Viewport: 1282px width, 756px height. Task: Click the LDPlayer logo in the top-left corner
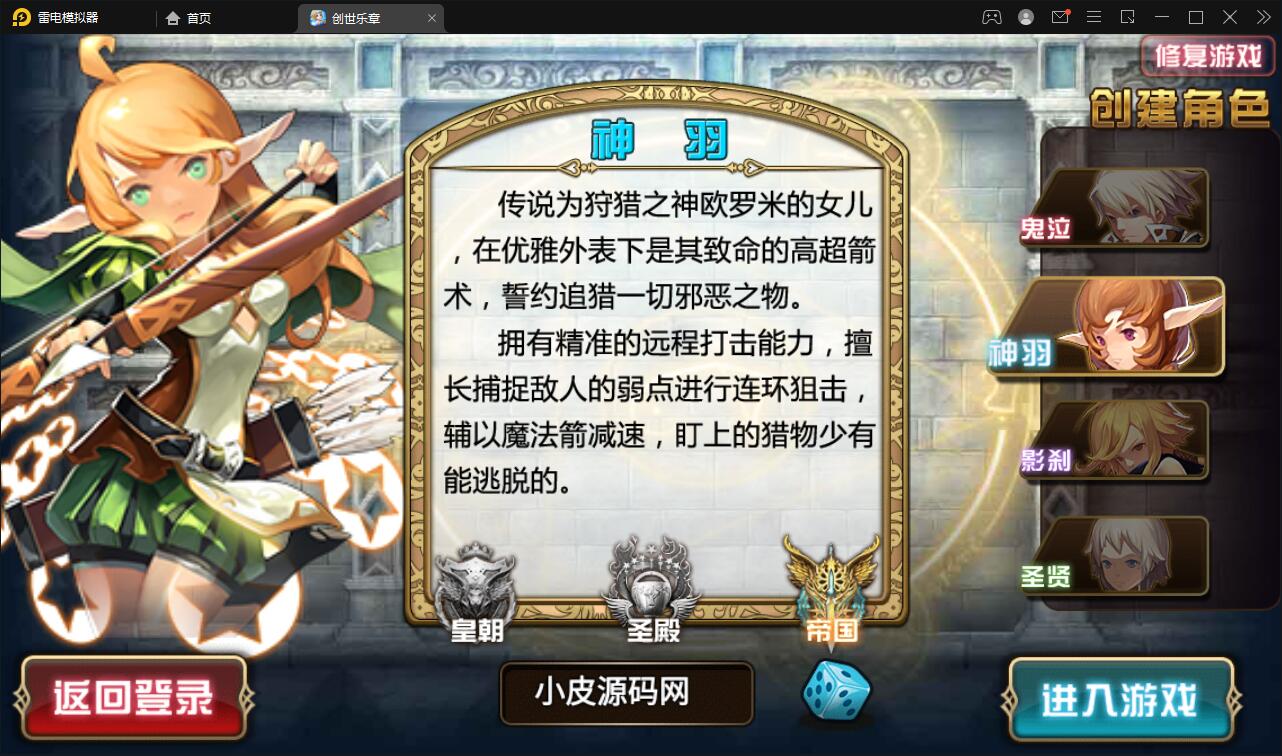click(22, 17)
